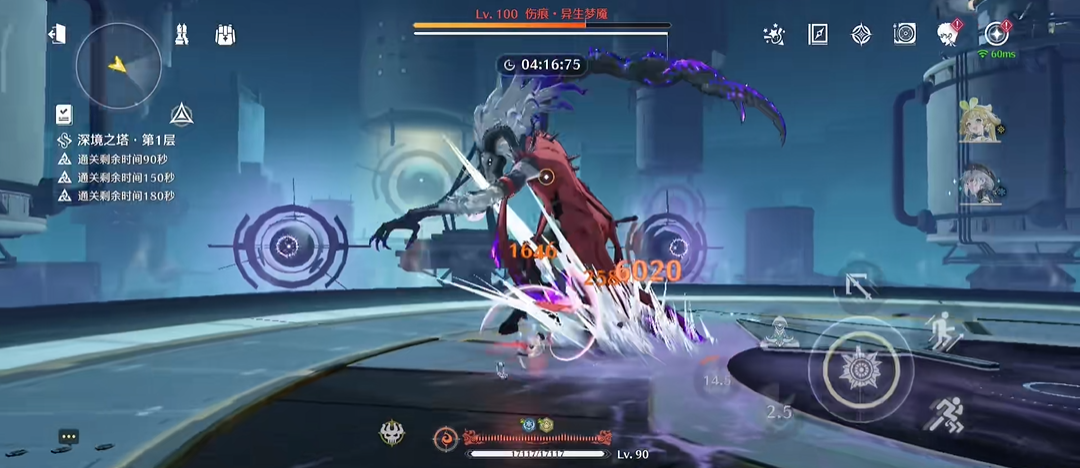
Task: Open the compass guidebook icon
Action: click(x=818, y=35)
